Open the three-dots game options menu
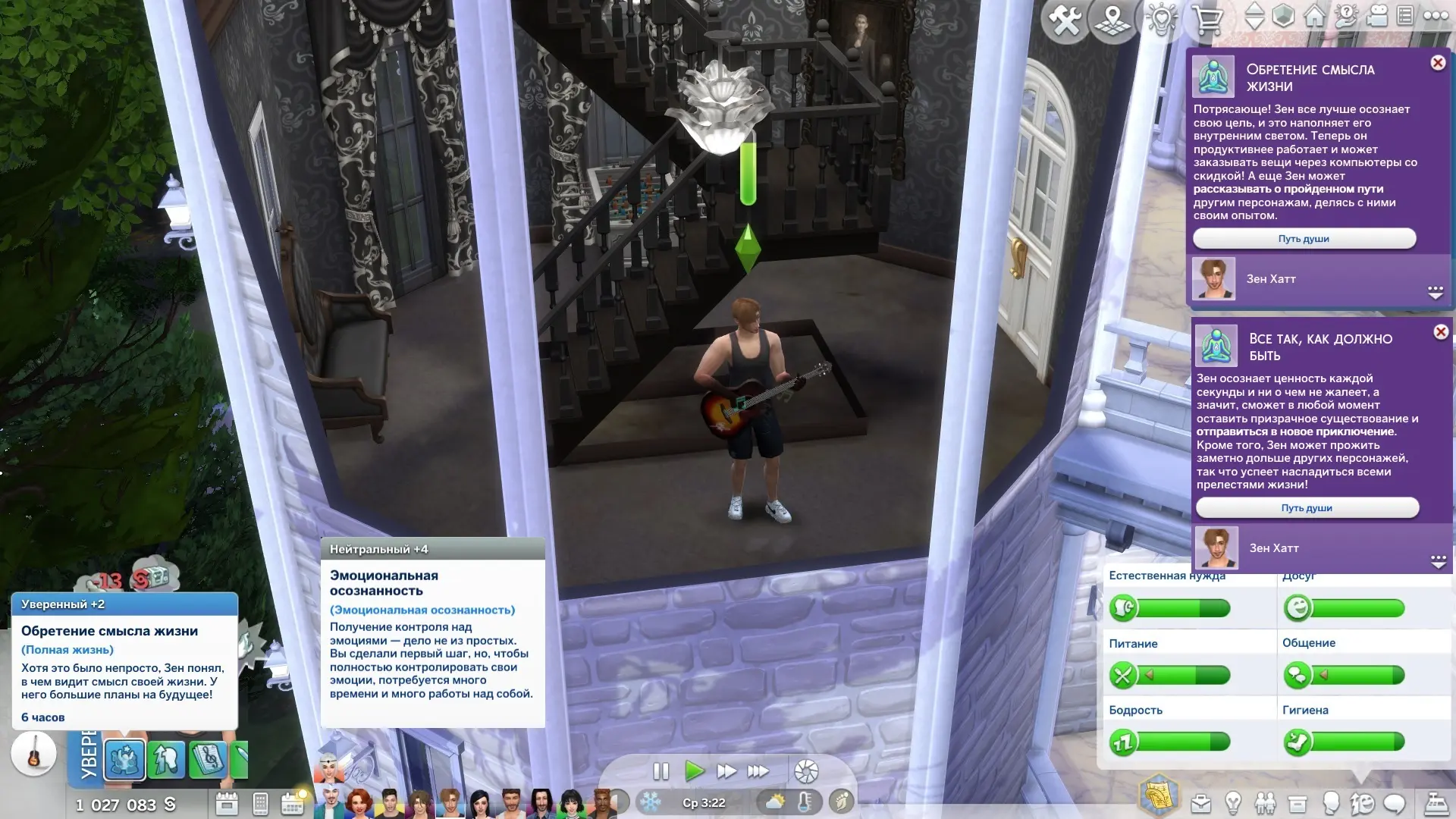1456x819 pixels. coord(1436,17)
